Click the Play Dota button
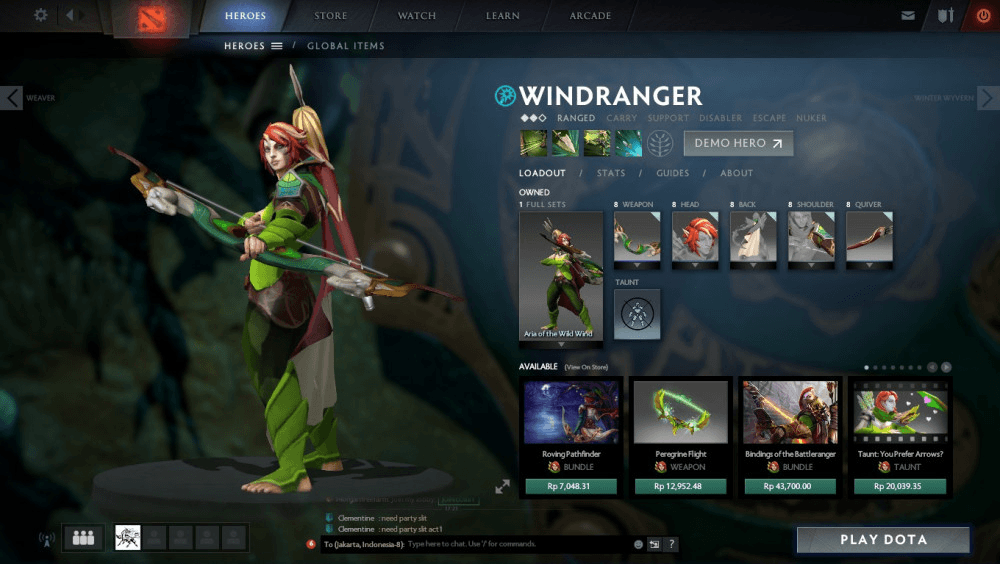Screen dimensions: 1000x564 tap(883, 540)
